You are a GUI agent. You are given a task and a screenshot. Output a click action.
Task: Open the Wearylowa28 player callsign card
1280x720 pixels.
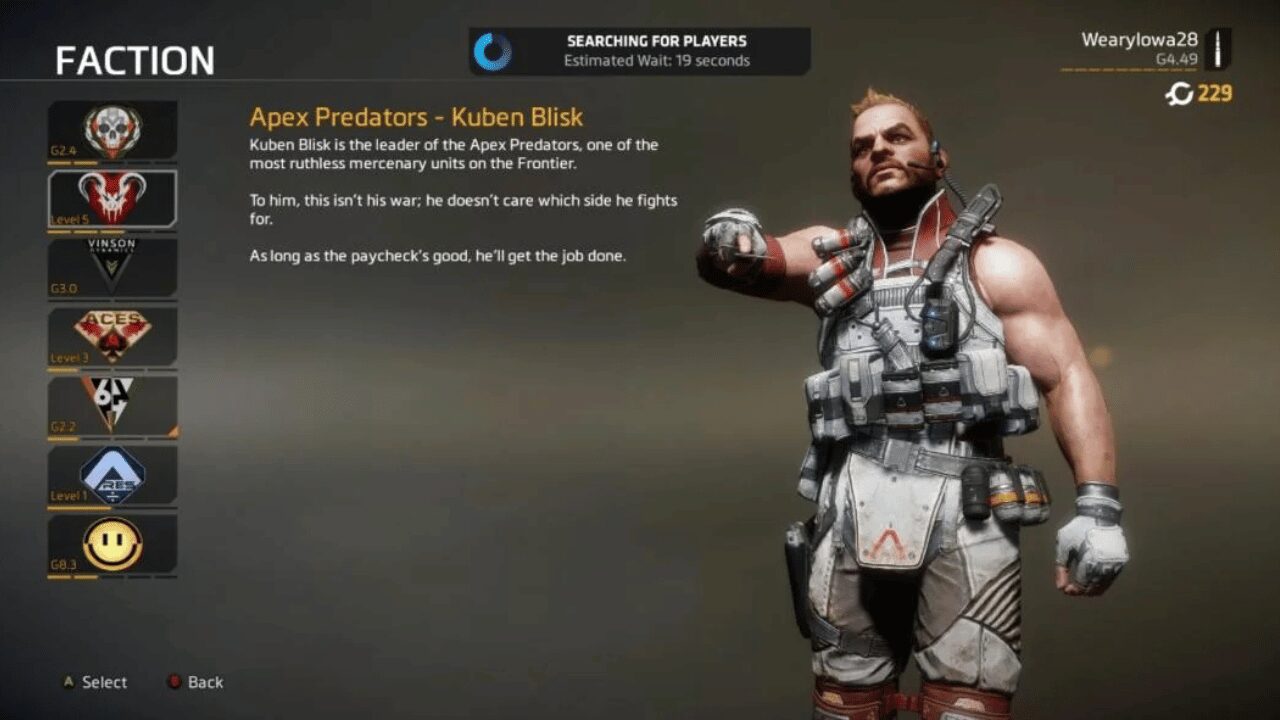click(1146, 49)
